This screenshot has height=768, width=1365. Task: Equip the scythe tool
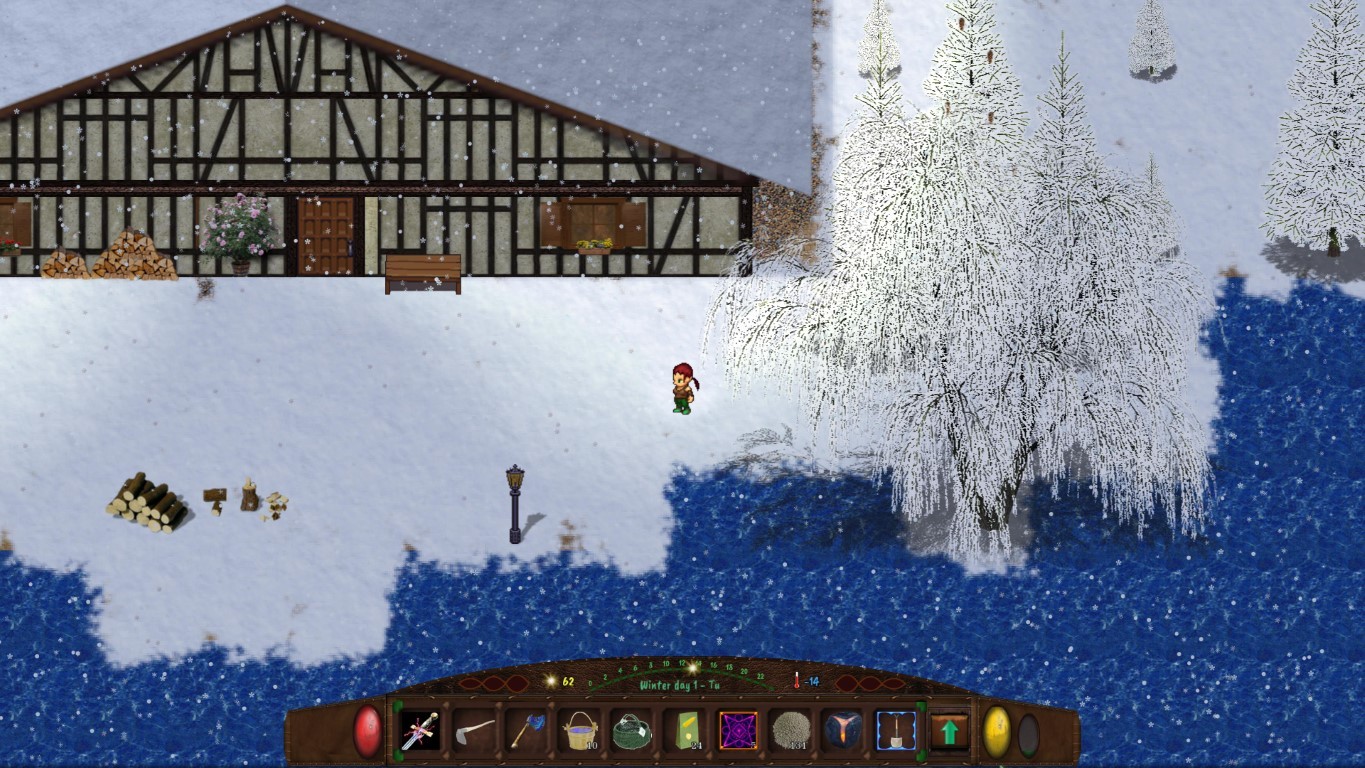(473, 731)
